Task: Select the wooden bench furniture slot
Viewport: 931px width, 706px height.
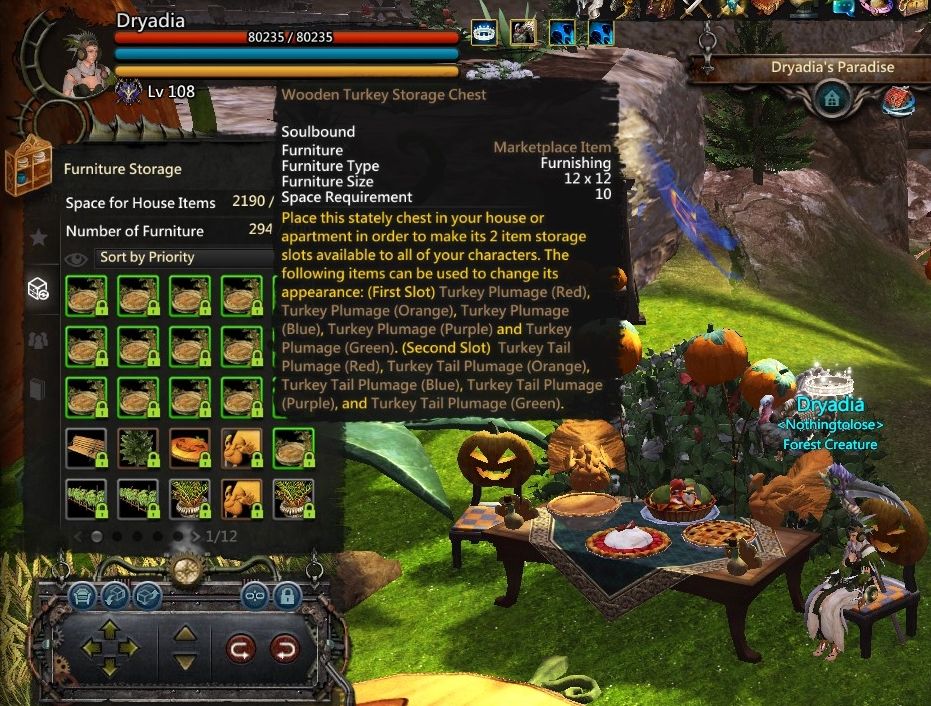Action: pyautogui.click(x=86, y=448)
